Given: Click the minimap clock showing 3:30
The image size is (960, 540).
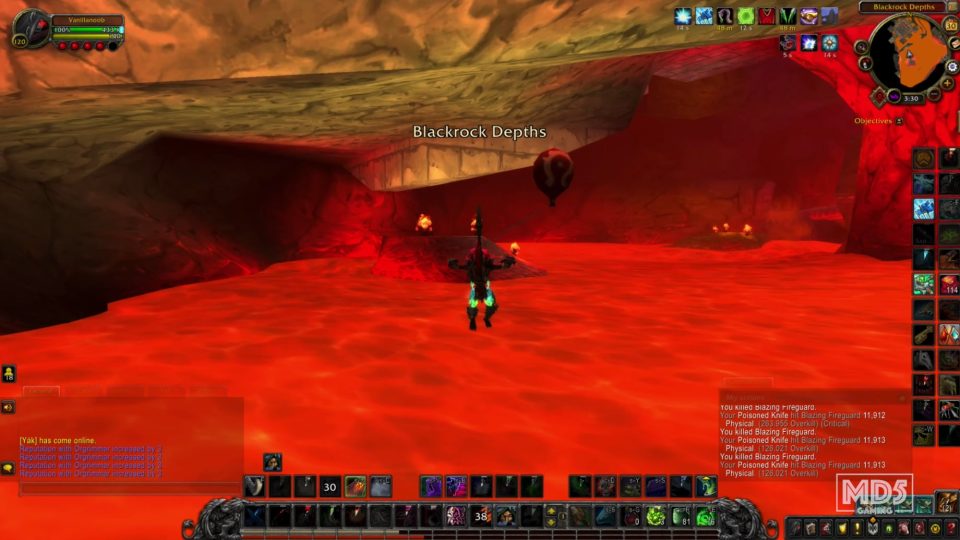Looking at the screenshot, I should [x=911, y=99].
